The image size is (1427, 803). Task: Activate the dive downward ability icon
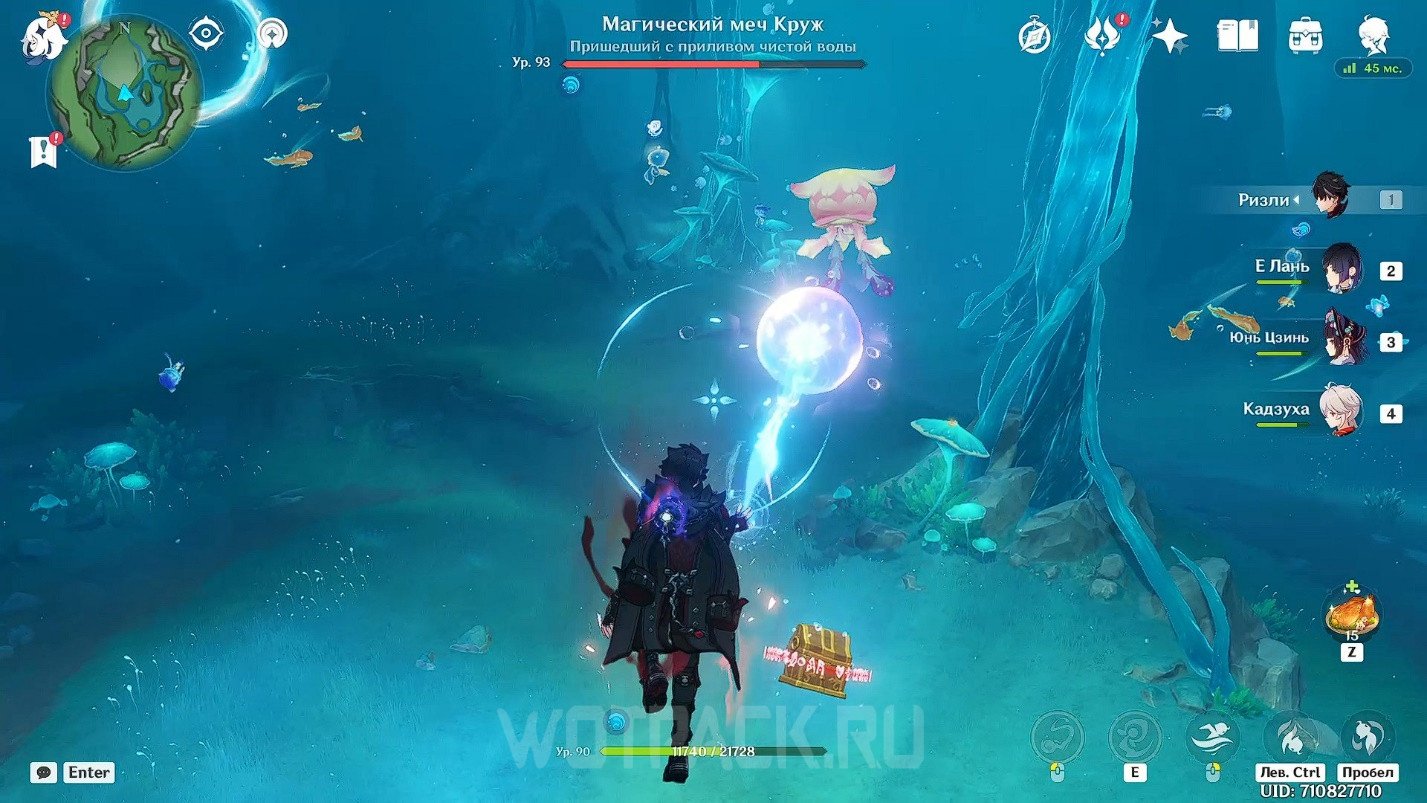click(x=1290, y=738)
